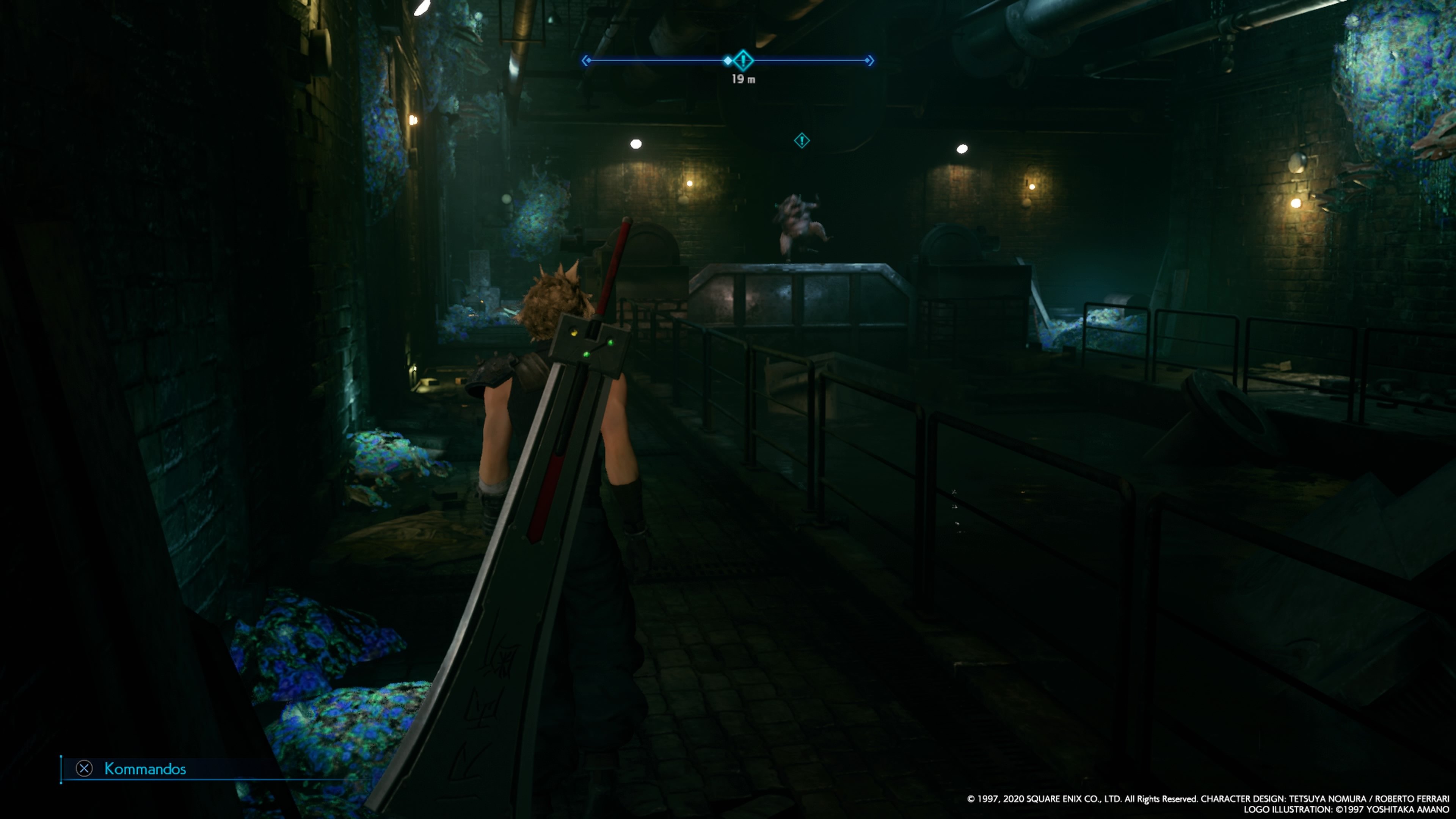Select the floating objective marker above the enemy
The height and width of the screenshot is (819, 1456).
802,141
